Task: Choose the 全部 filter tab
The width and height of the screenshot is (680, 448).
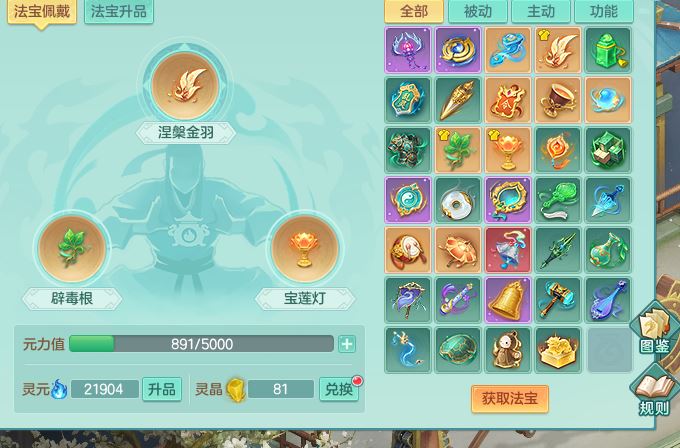Action: (413, 12)
